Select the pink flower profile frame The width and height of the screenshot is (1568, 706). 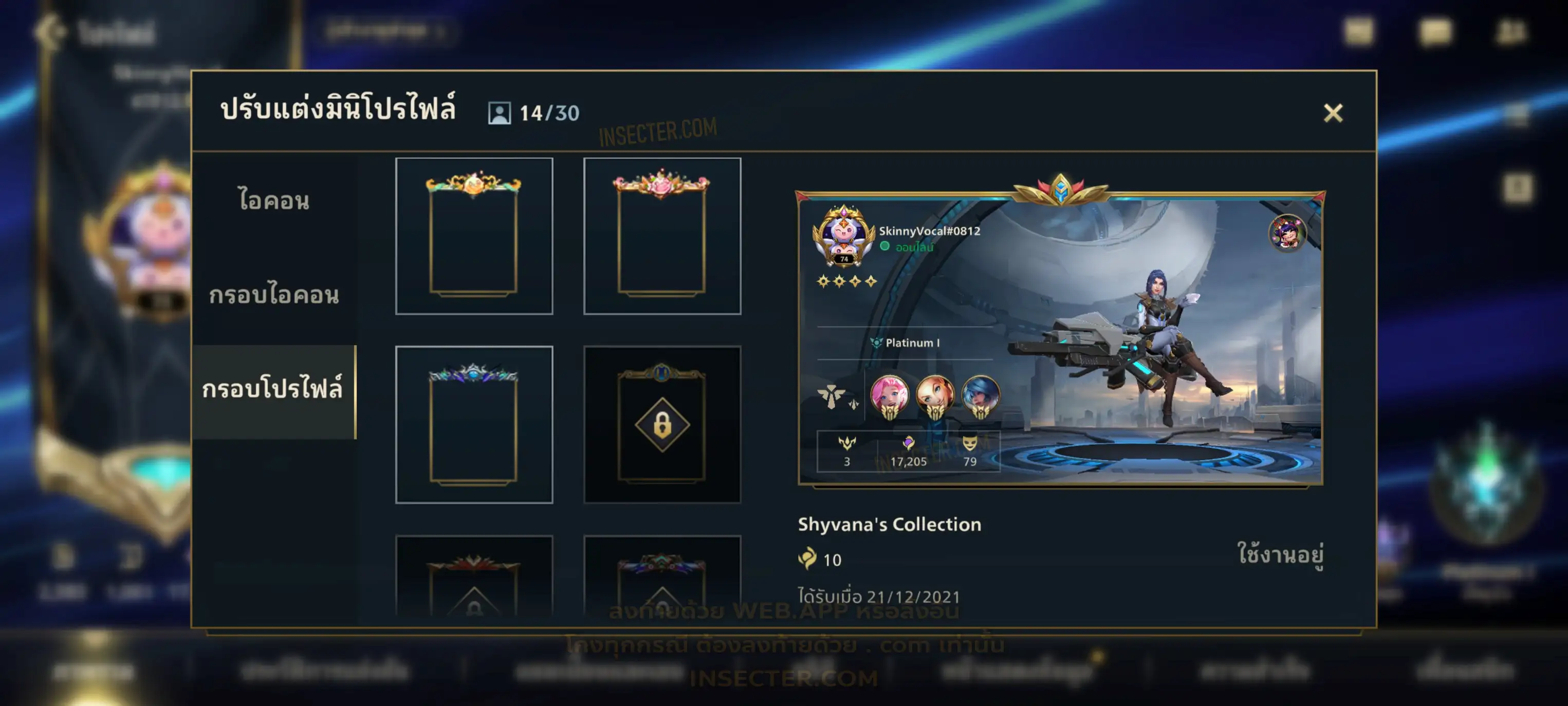point(661,236)
